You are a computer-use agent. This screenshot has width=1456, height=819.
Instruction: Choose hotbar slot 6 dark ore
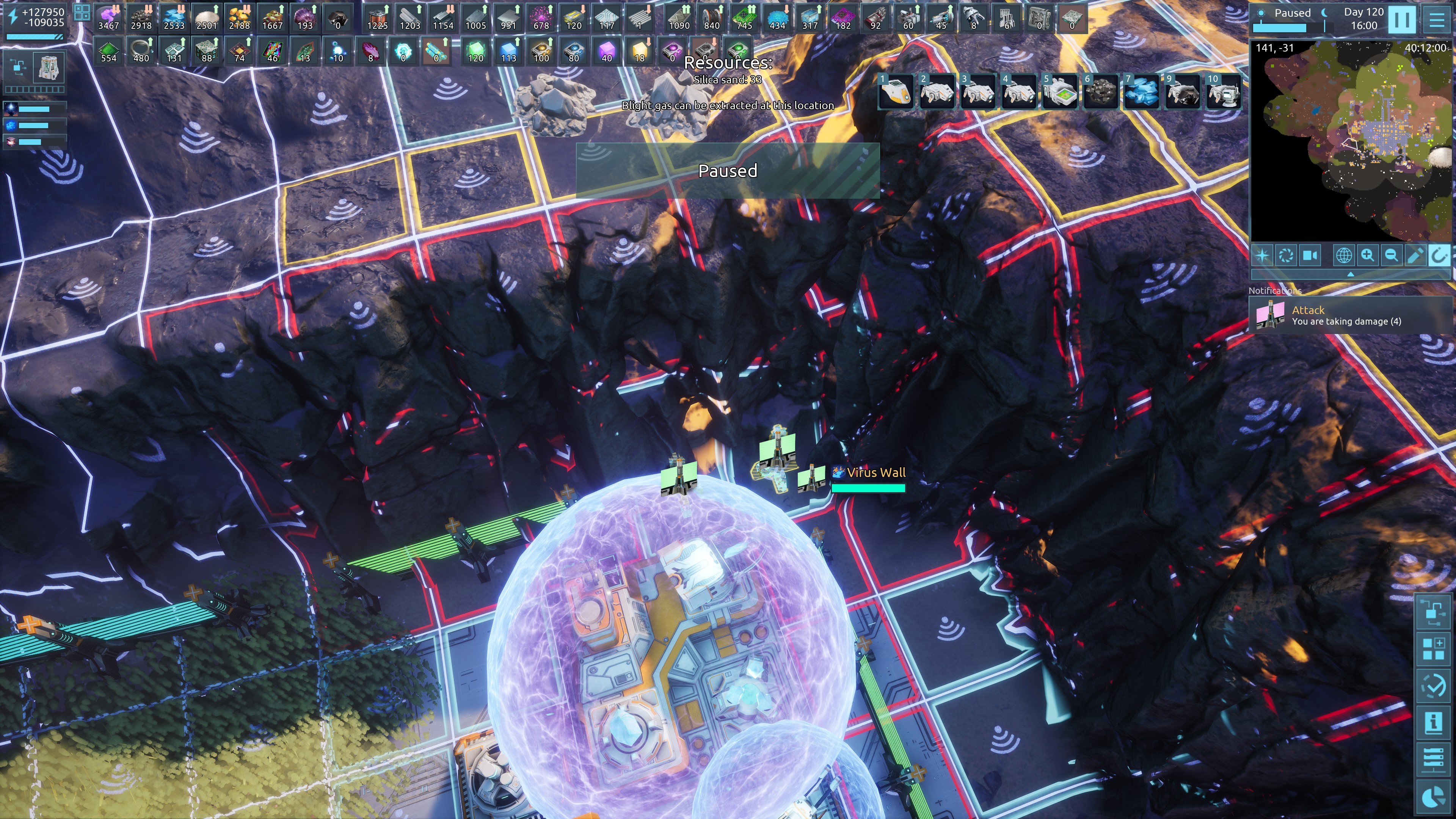coord(1100,91)
